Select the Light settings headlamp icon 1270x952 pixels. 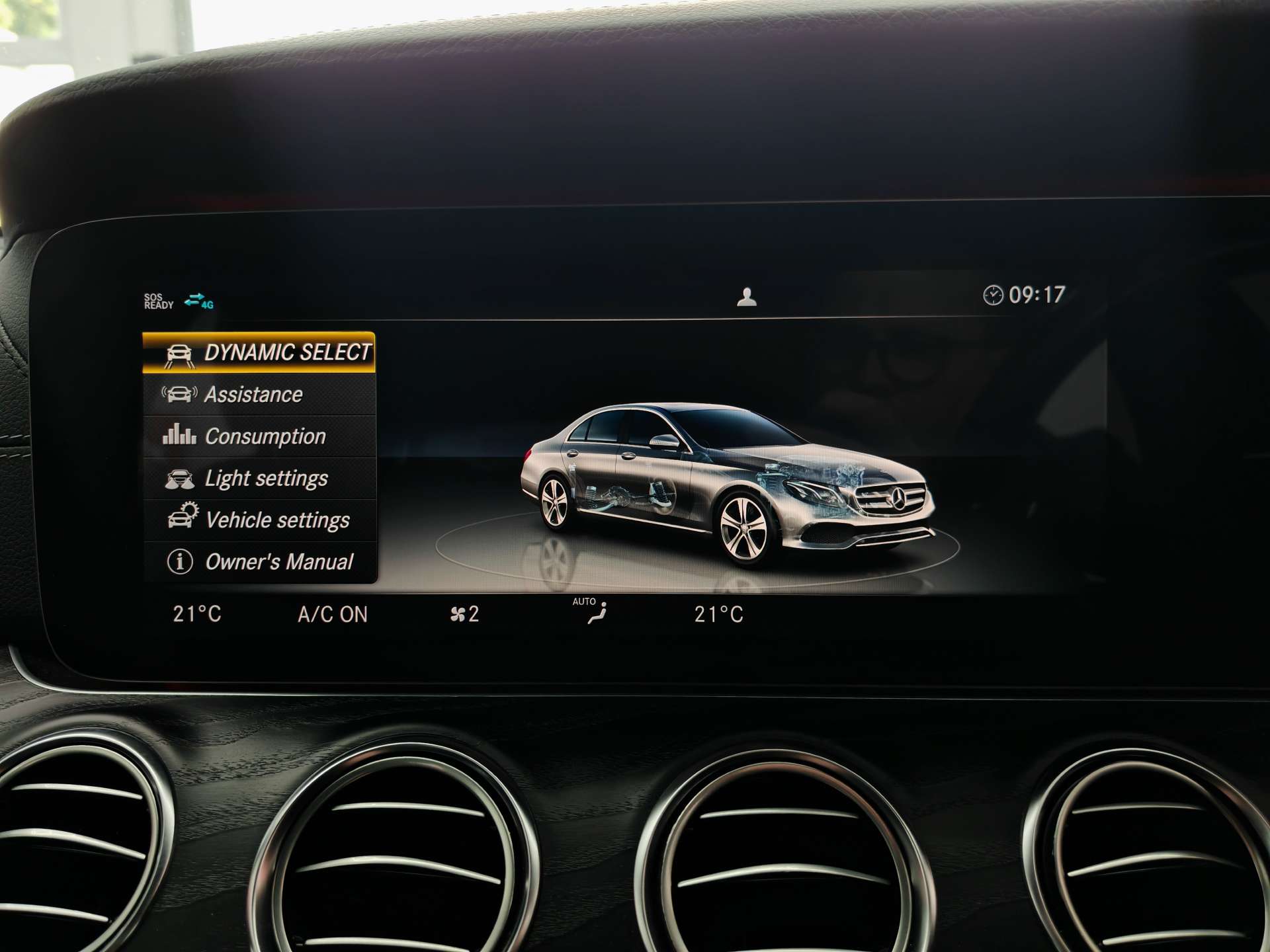tap(181, 478)
